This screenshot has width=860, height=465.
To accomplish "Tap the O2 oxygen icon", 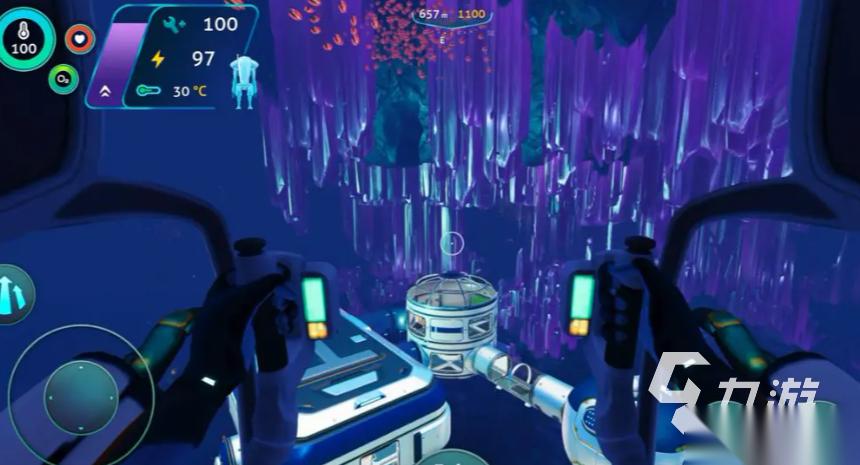I will point(63,78).
